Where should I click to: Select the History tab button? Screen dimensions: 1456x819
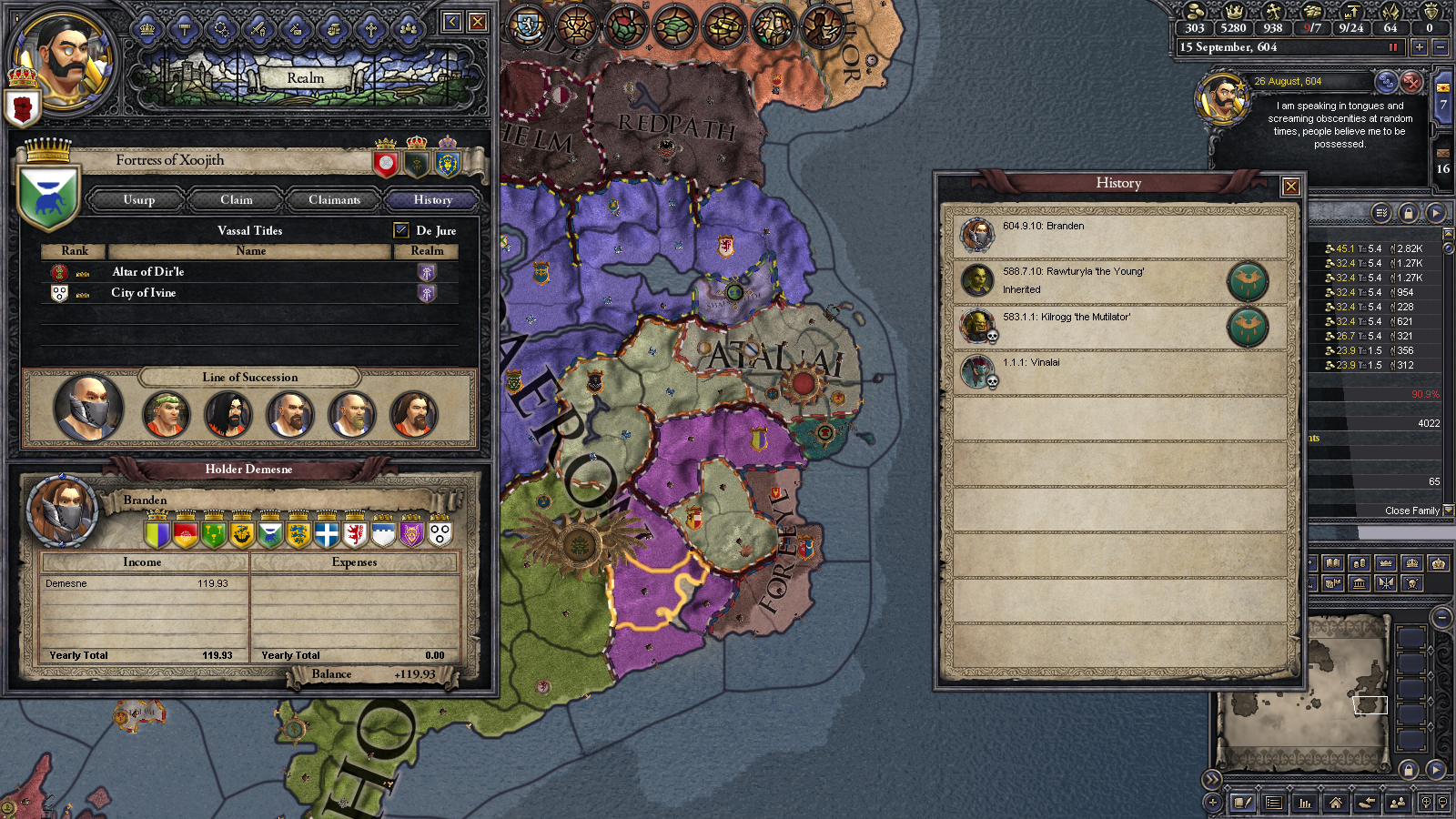[432, 200]
